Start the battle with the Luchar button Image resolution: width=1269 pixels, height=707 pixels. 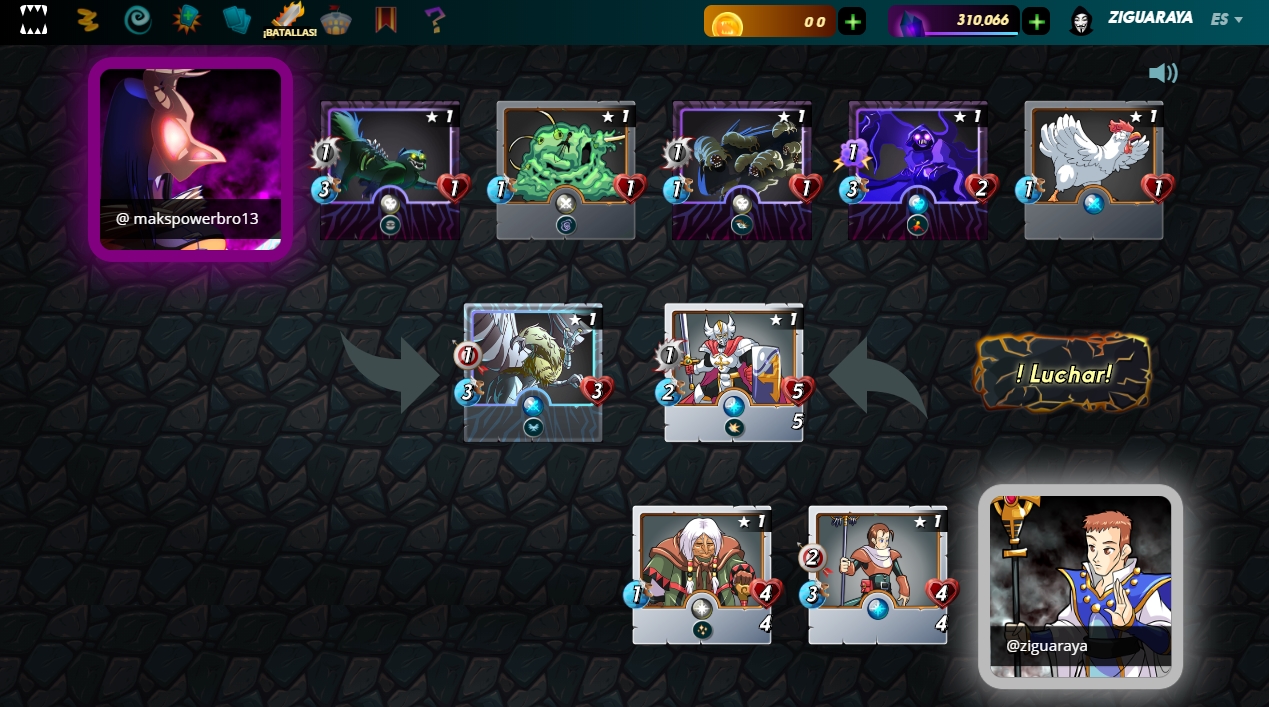click(1063, 374)
